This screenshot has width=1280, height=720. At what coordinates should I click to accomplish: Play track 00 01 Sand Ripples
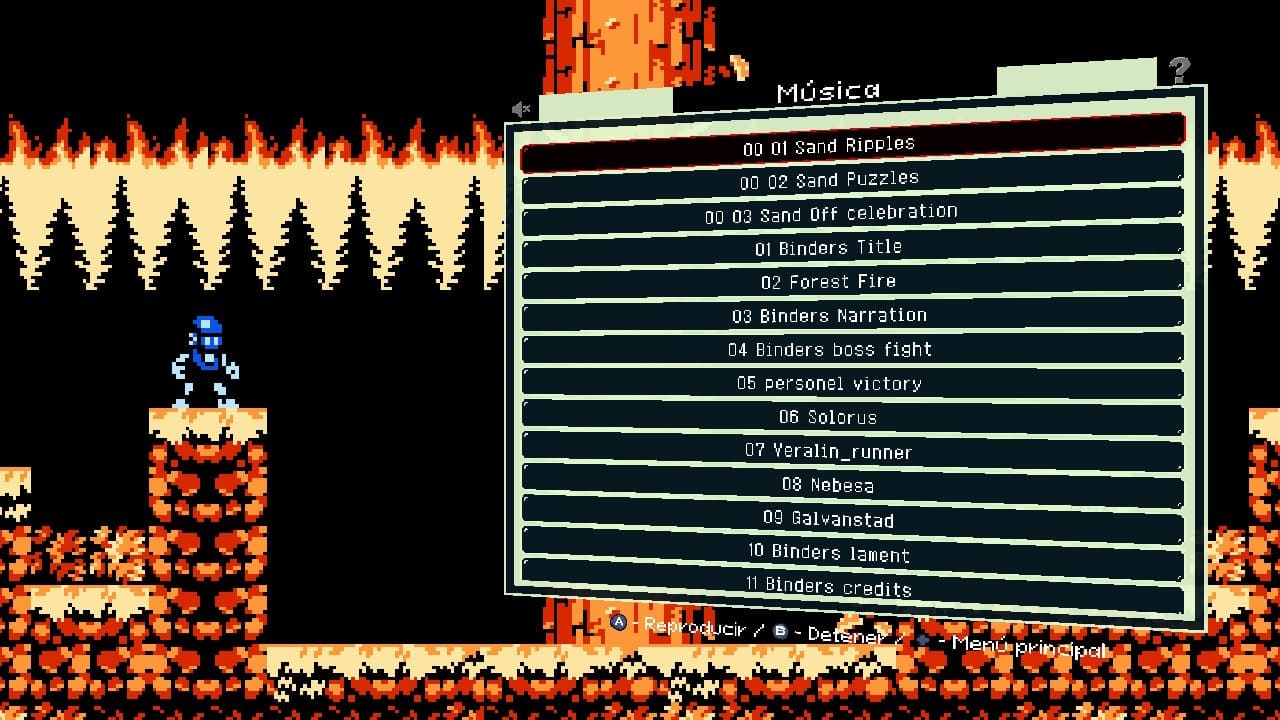828,146
